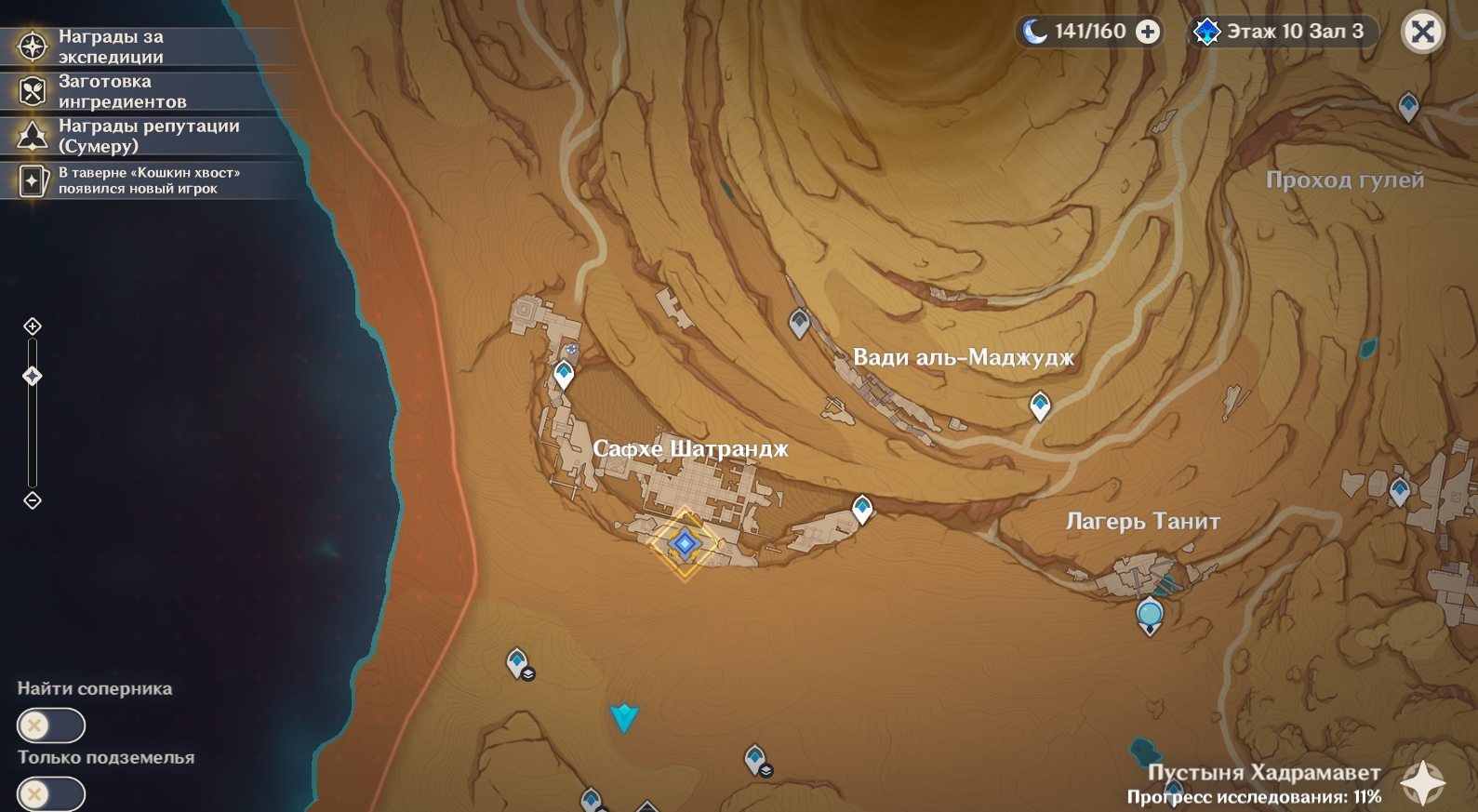Select the domain marker at Сафхе Шатрандж

685,544
